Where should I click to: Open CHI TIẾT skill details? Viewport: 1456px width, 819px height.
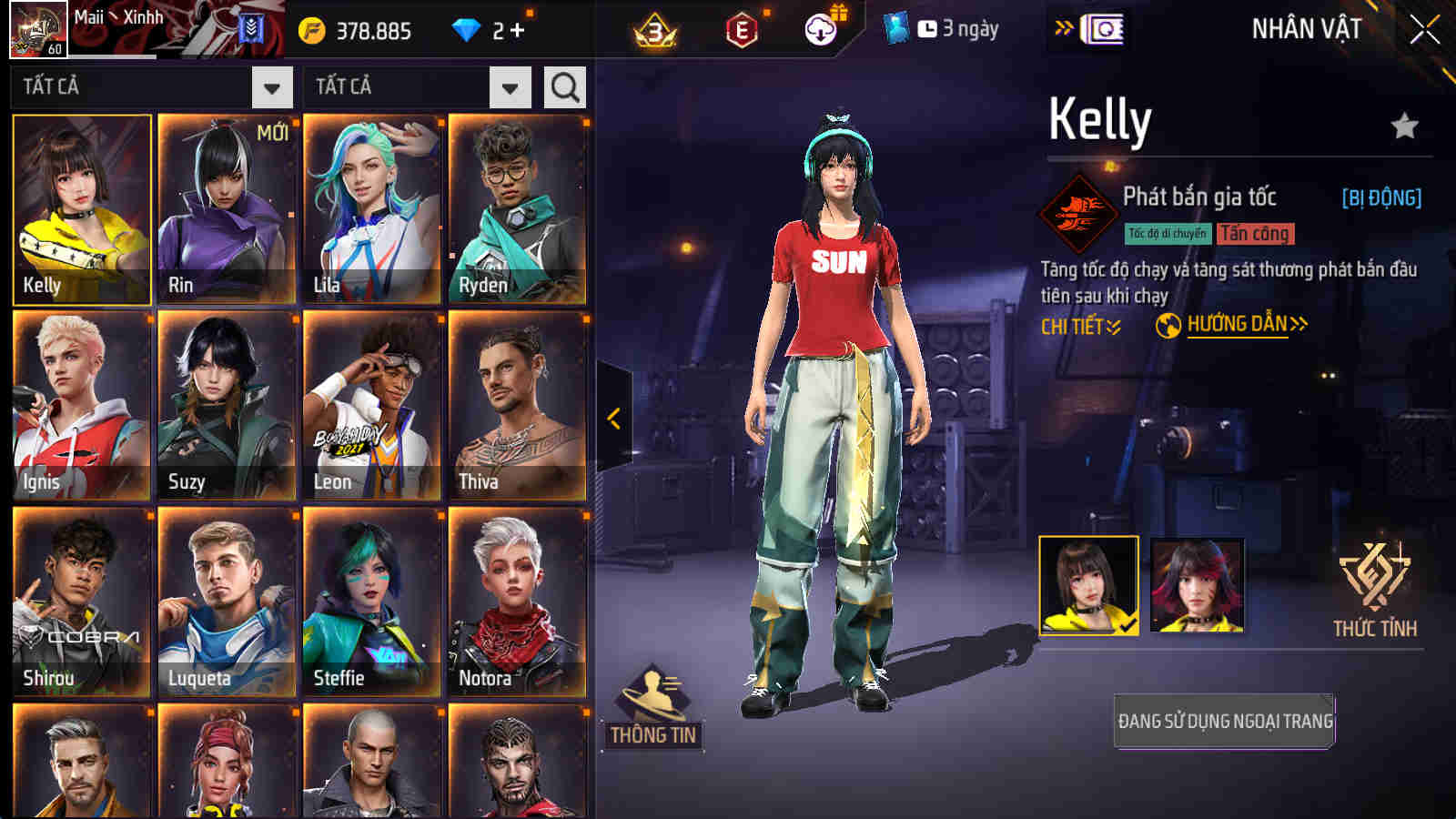1079,323
